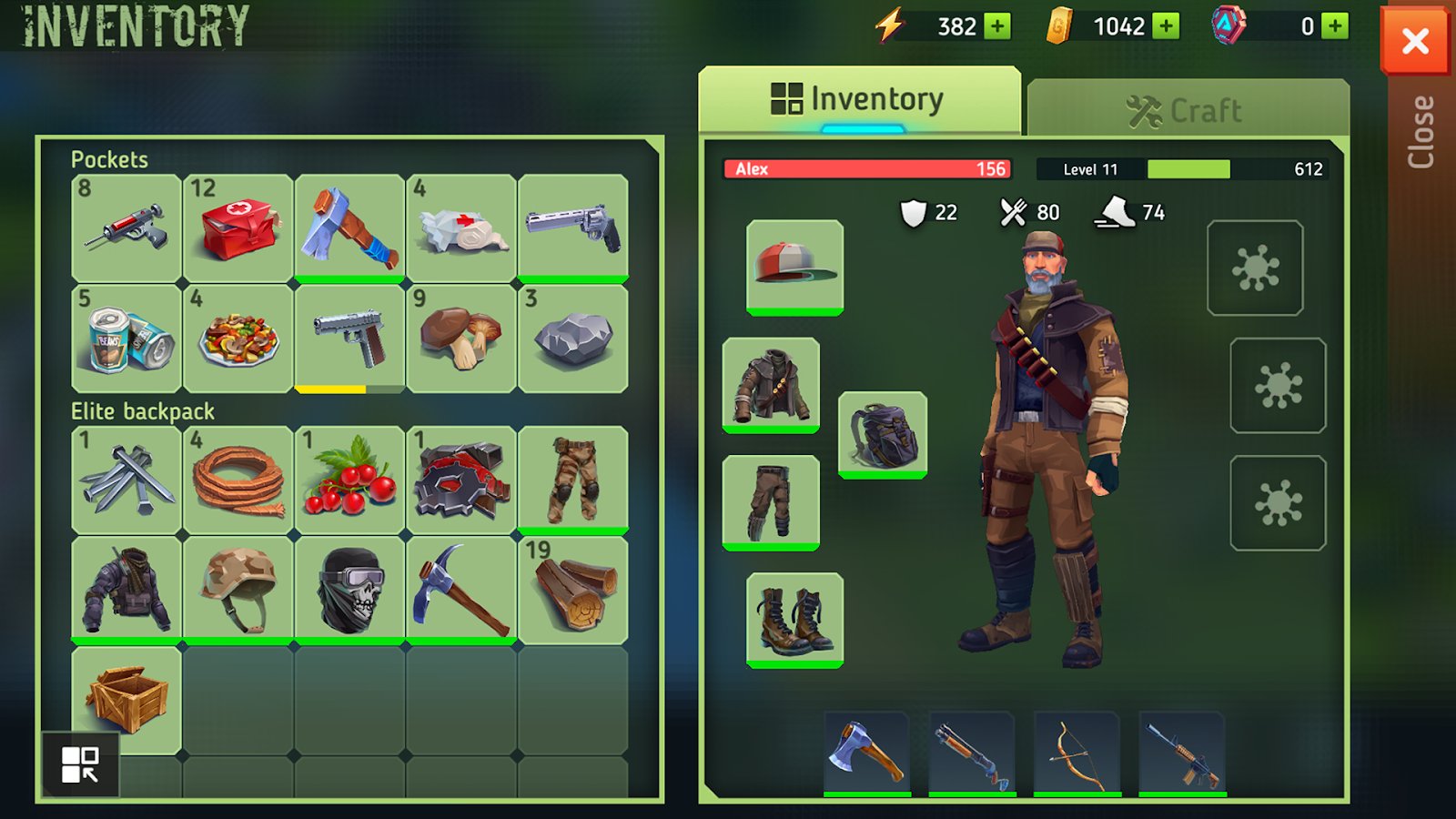Select the red berries item

349,480
